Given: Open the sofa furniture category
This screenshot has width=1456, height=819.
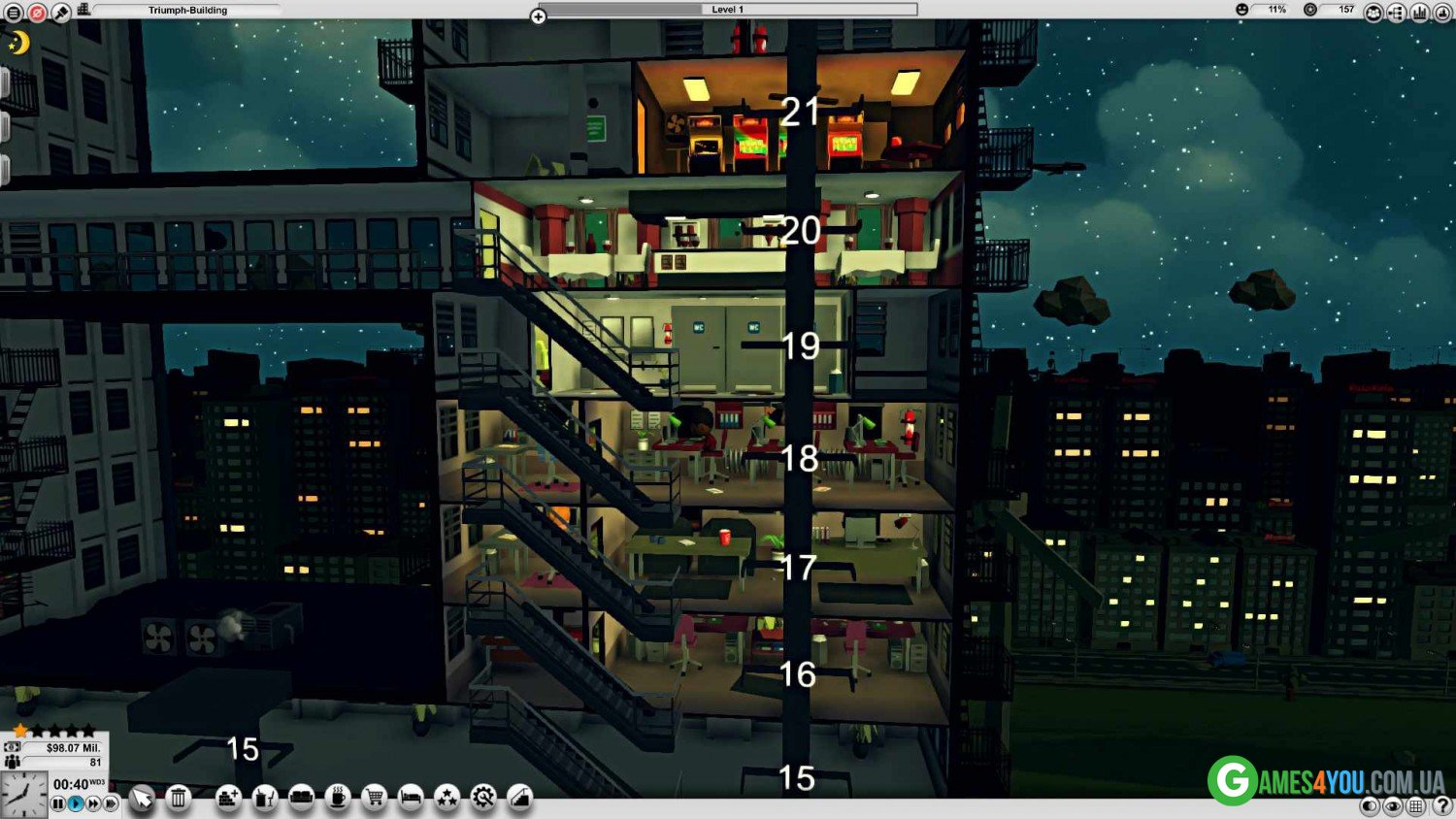Looking at the screenshot, I should tap(302, 798).
